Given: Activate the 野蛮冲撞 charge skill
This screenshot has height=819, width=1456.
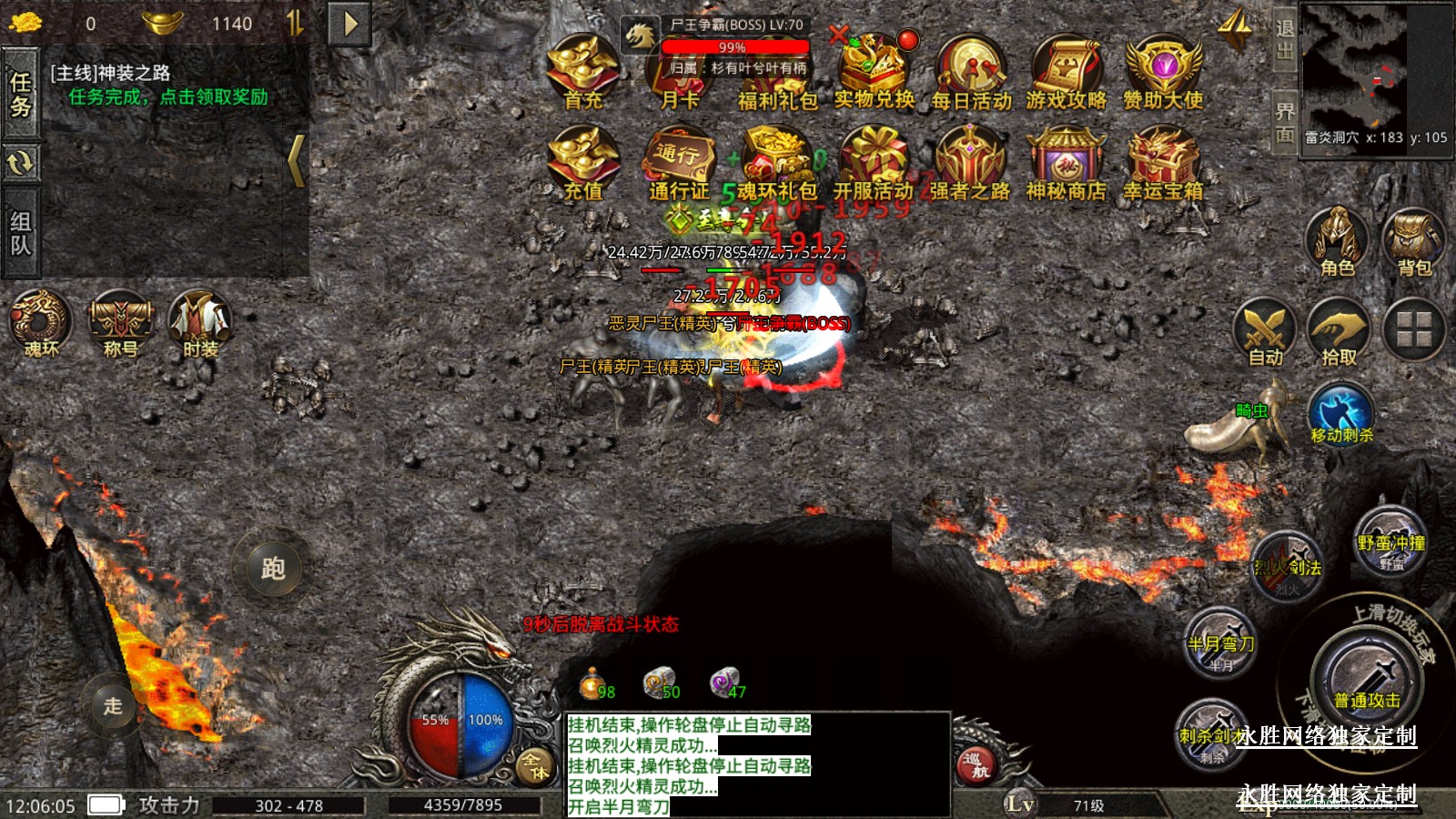Looking at the screenshot, I should pos(1390,542).
